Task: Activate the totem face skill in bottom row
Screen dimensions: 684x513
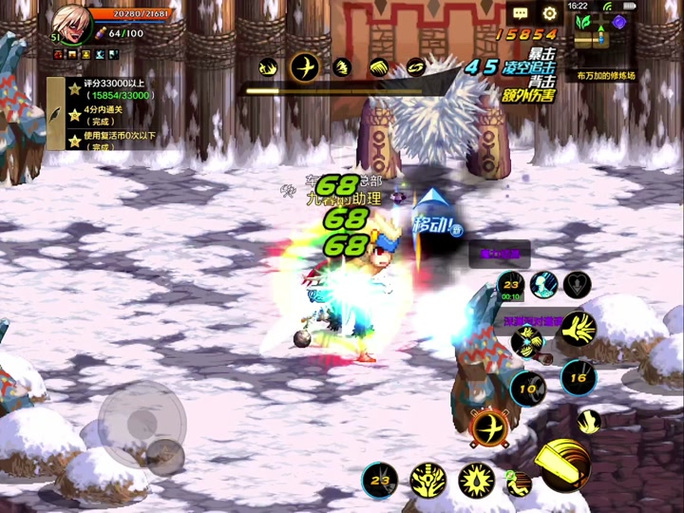Action: (x=427, y=480)
